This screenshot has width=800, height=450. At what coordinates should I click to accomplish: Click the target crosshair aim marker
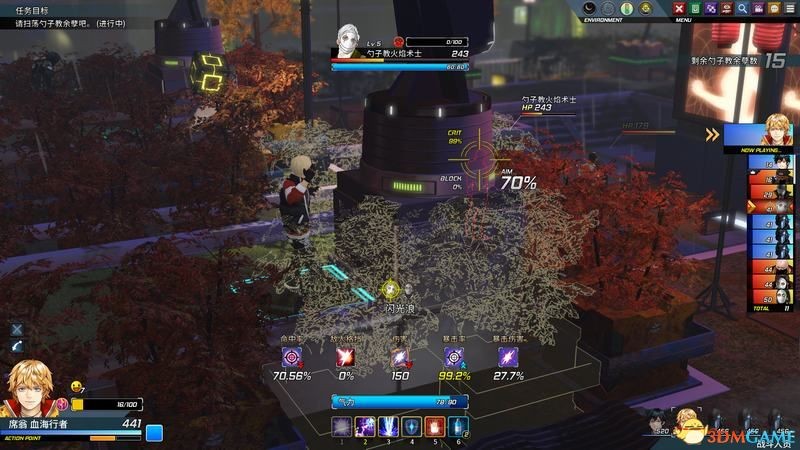[480, 158]
